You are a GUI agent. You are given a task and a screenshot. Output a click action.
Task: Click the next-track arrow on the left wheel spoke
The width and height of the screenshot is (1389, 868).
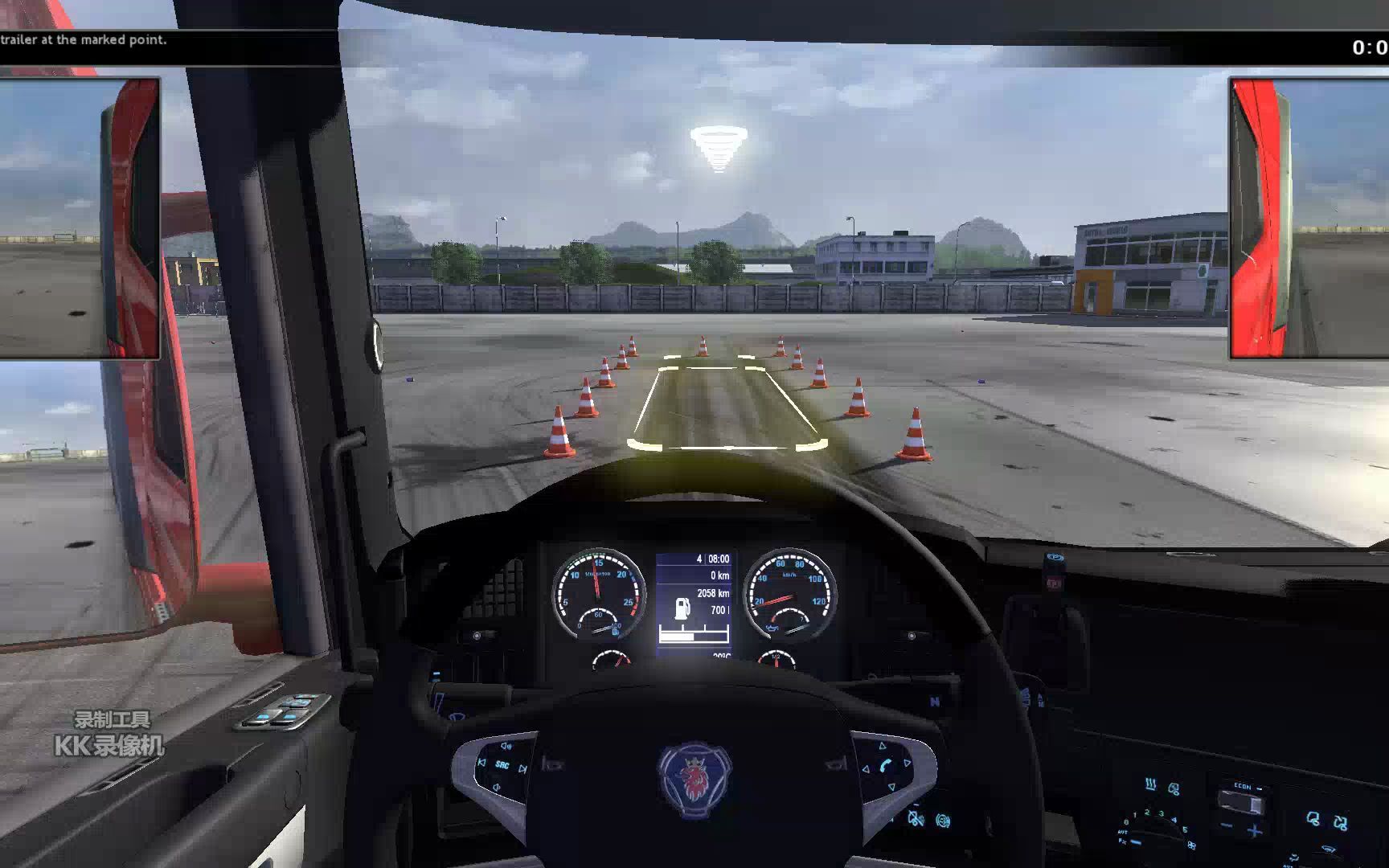(522, 768)
